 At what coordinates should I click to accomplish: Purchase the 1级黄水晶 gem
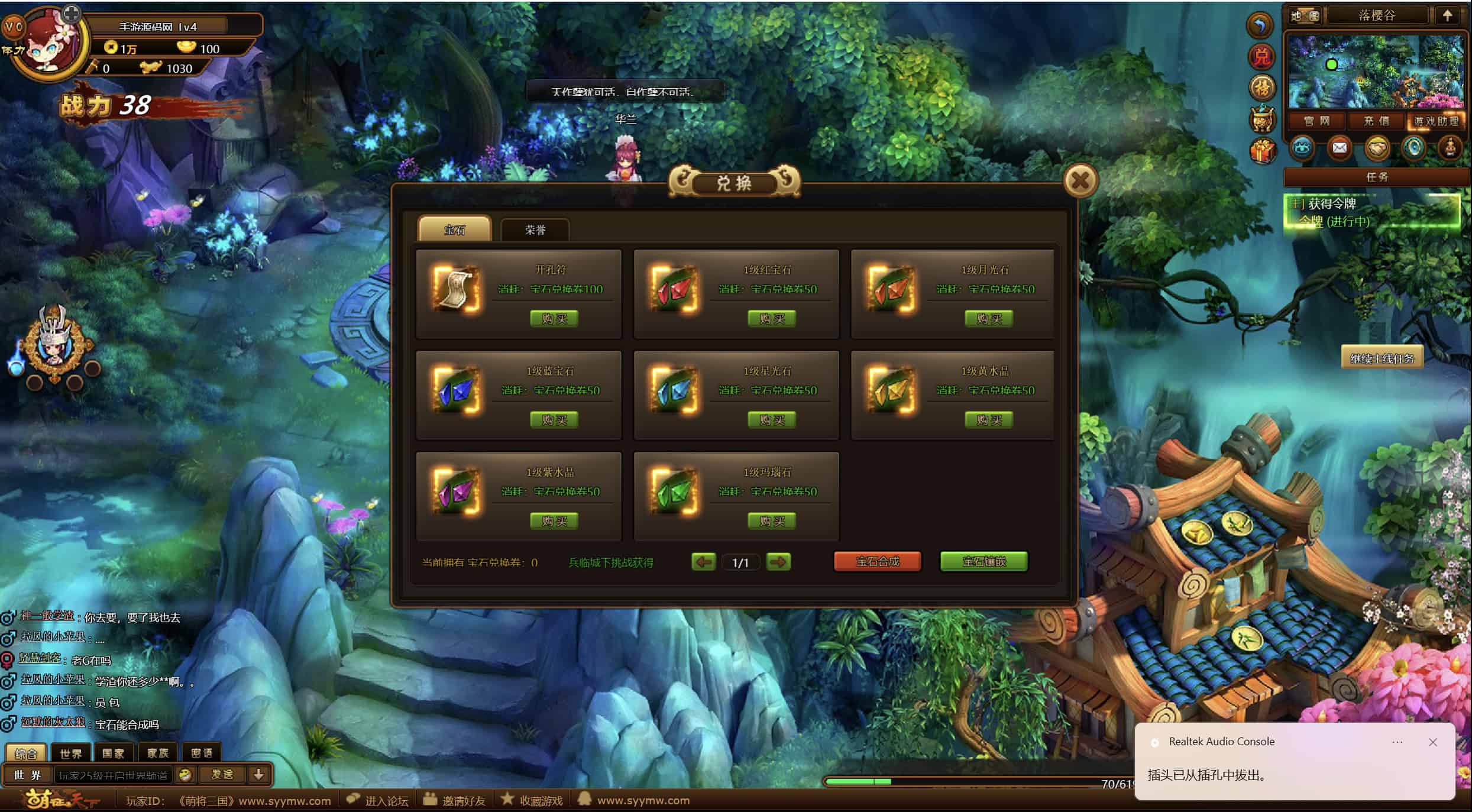click(x=989, y=420)
